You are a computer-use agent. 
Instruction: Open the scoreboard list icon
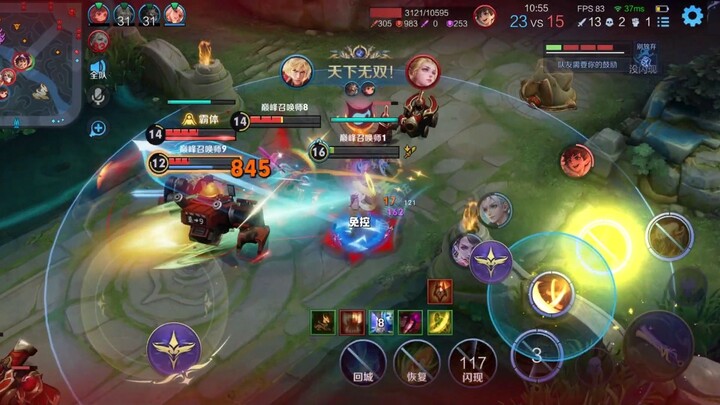tap(663, 21)
